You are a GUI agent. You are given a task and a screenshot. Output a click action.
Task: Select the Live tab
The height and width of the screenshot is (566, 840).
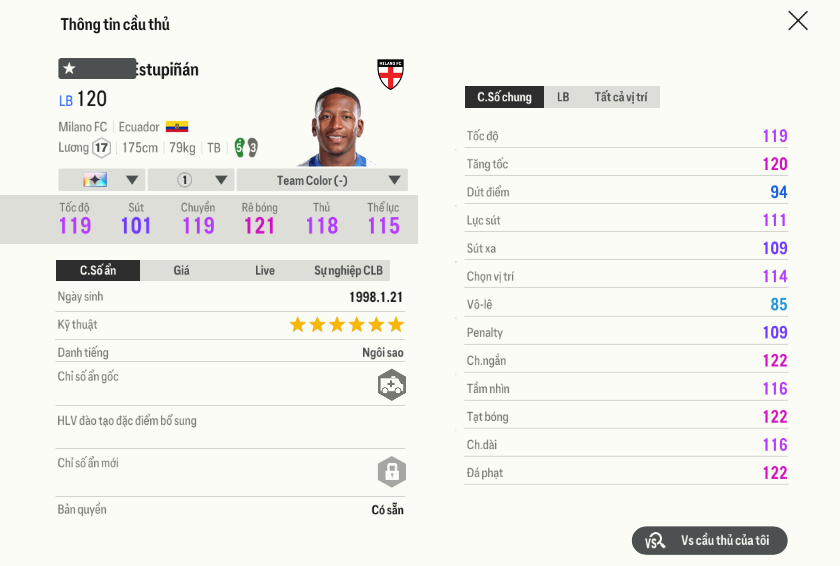[x=265, y=270]
